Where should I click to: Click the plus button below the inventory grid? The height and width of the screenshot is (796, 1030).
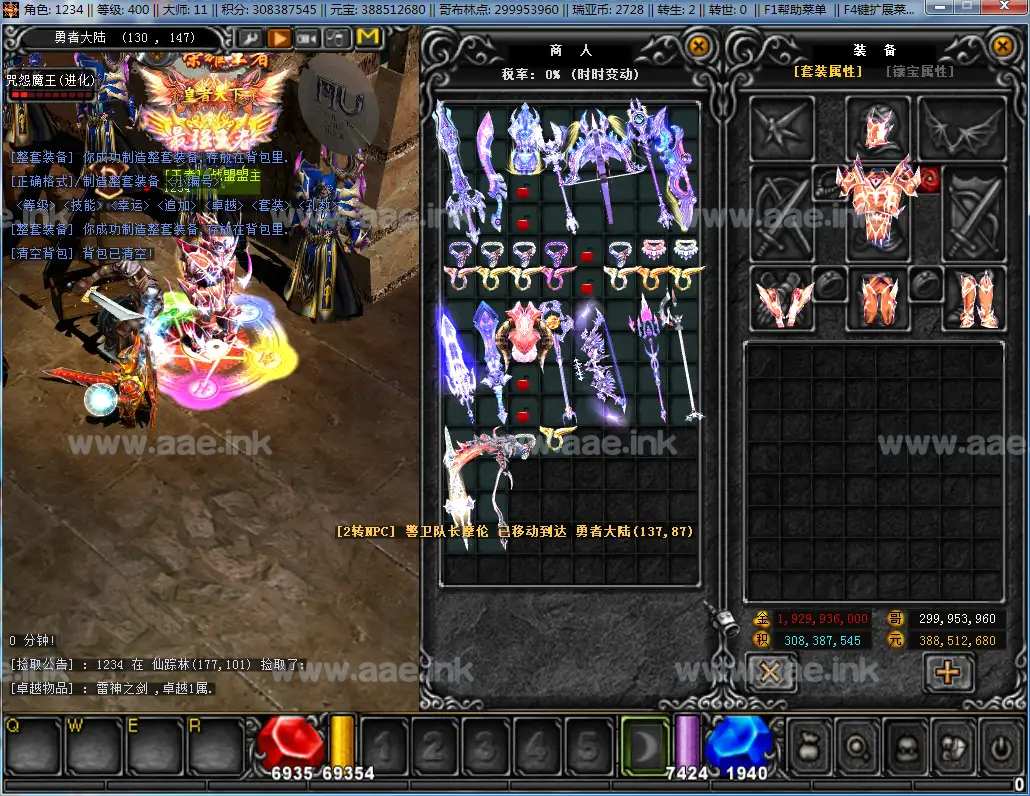(947, 672)
